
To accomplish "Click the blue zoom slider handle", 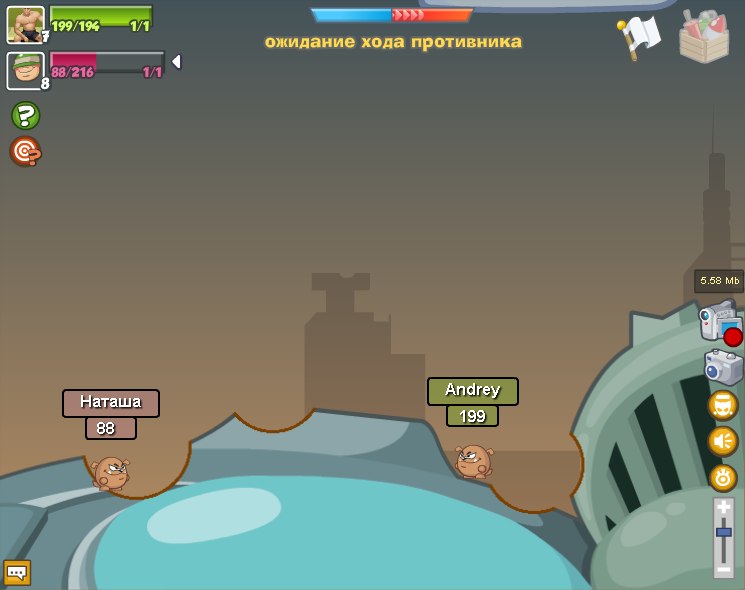I will pyautogui.click(x=723, y=533).
